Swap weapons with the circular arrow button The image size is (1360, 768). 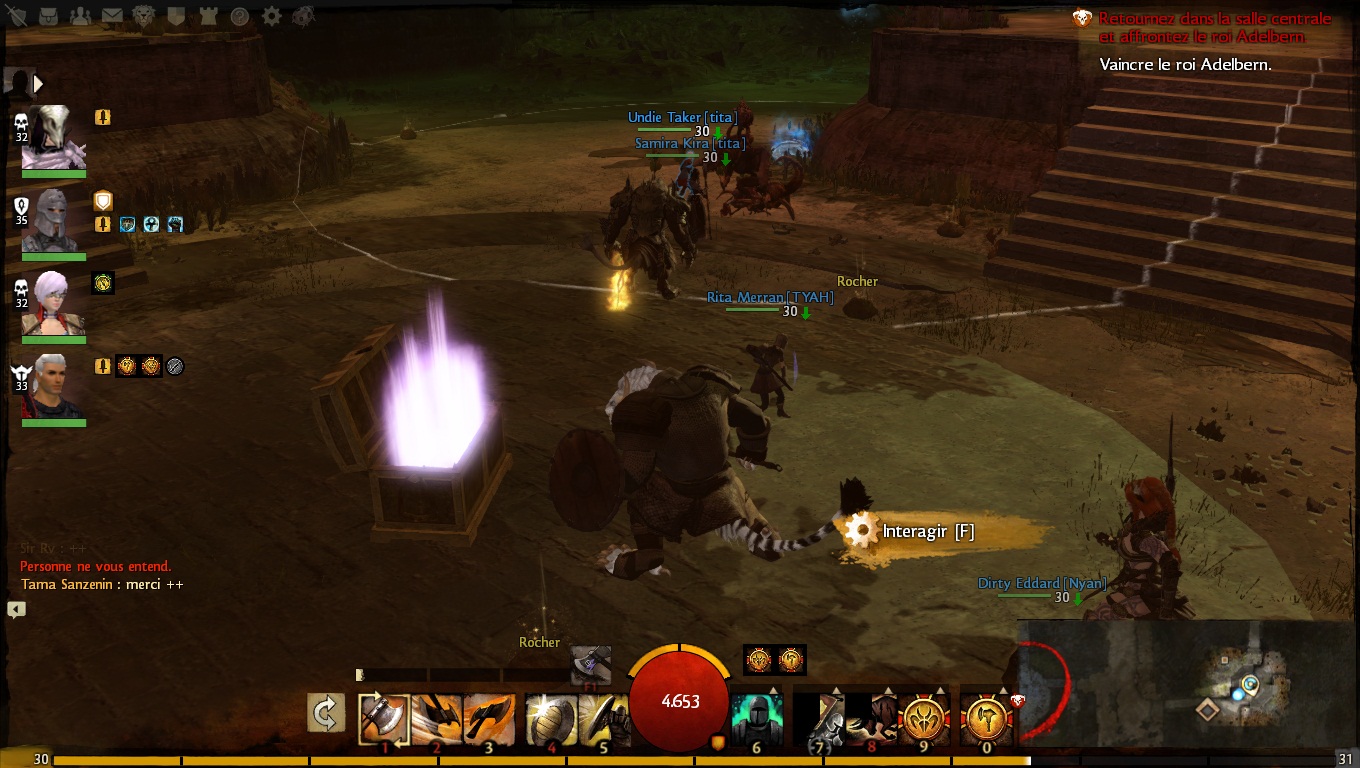[326, 714]
